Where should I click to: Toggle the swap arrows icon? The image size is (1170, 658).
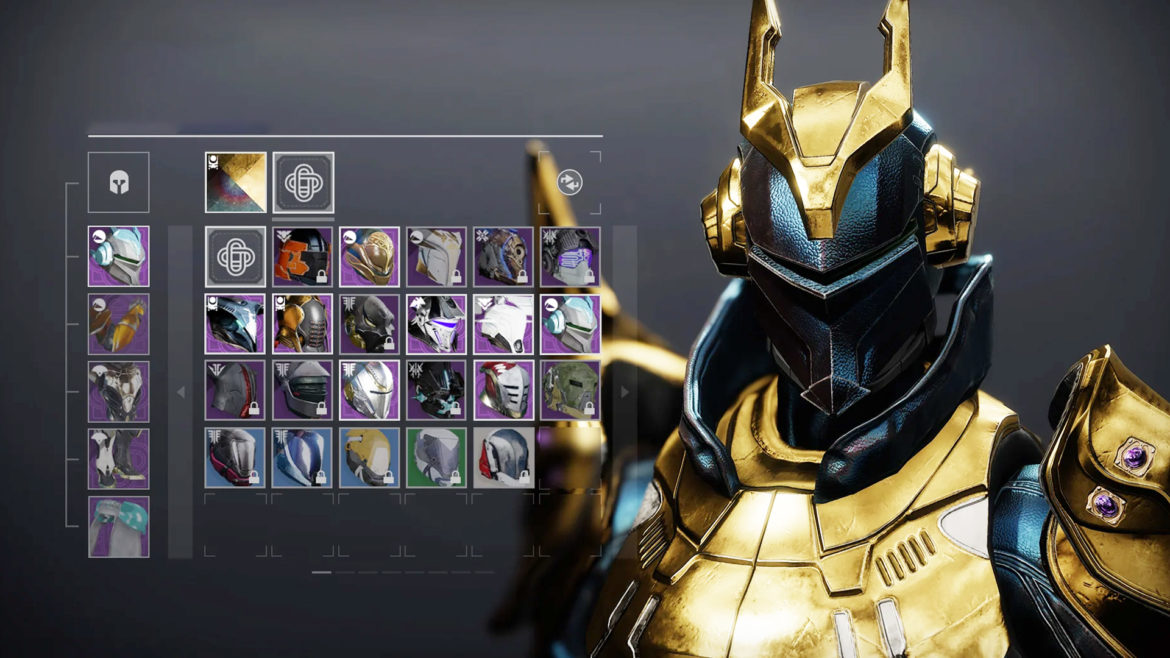[570, 182]
